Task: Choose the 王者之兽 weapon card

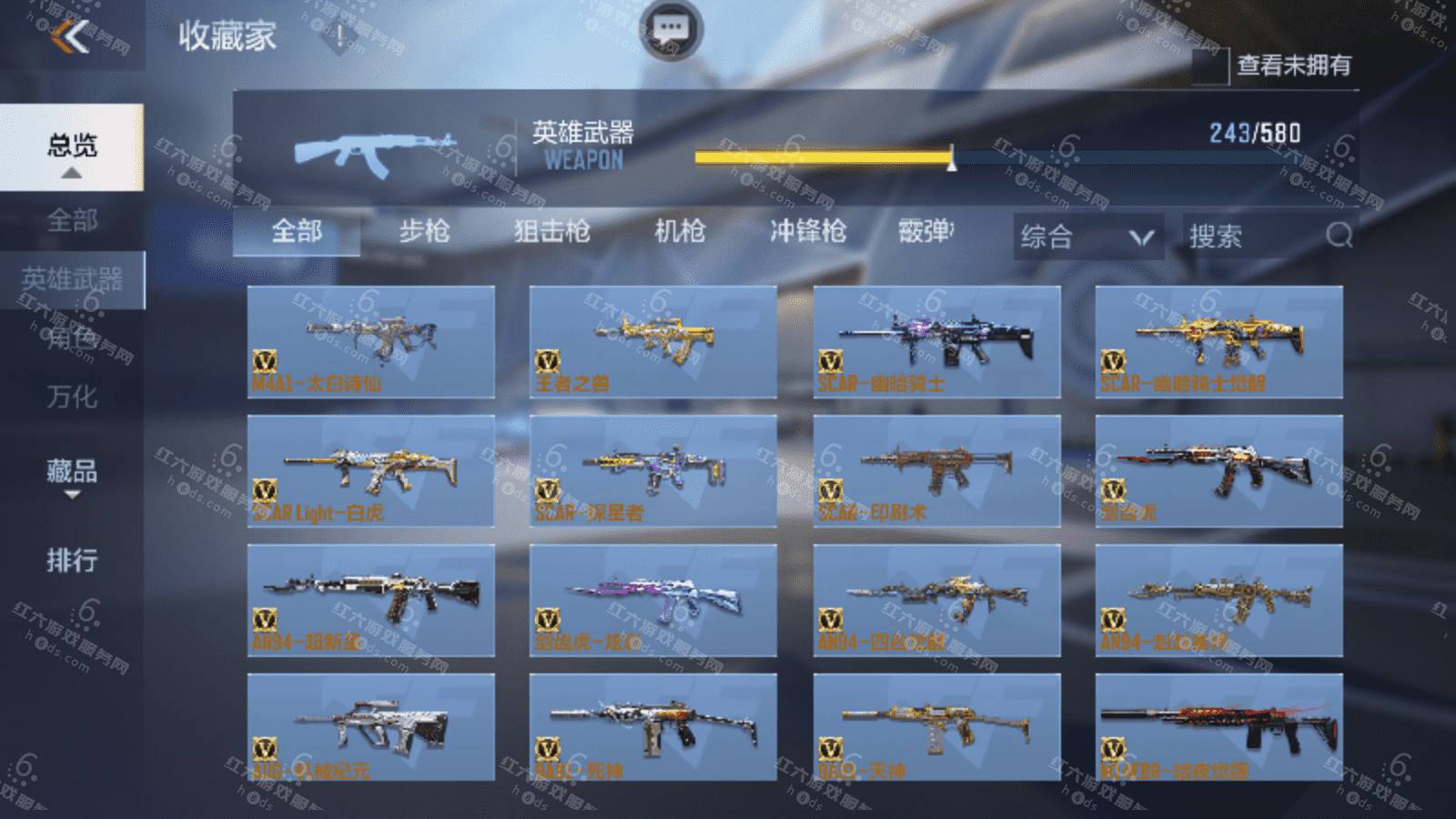Action: click(x=653, y=342)
